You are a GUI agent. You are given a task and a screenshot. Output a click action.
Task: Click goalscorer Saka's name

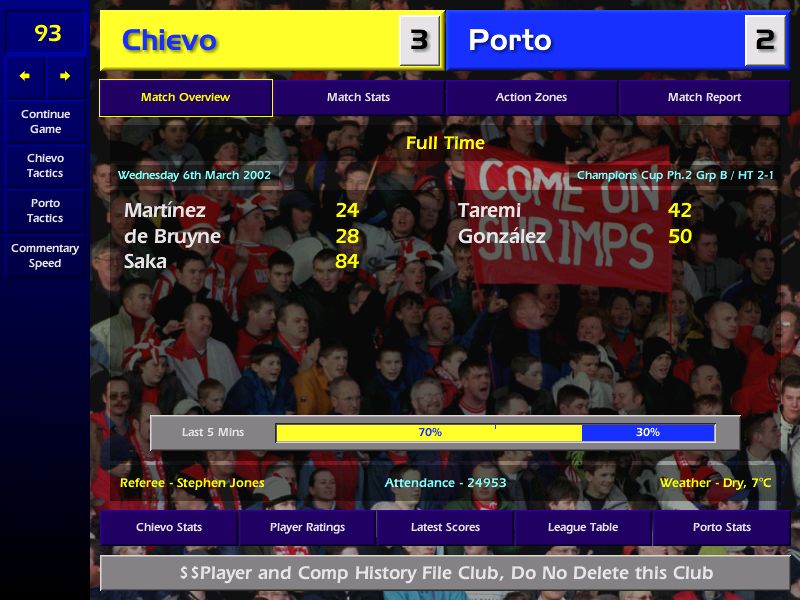click(x=147, y=262)
